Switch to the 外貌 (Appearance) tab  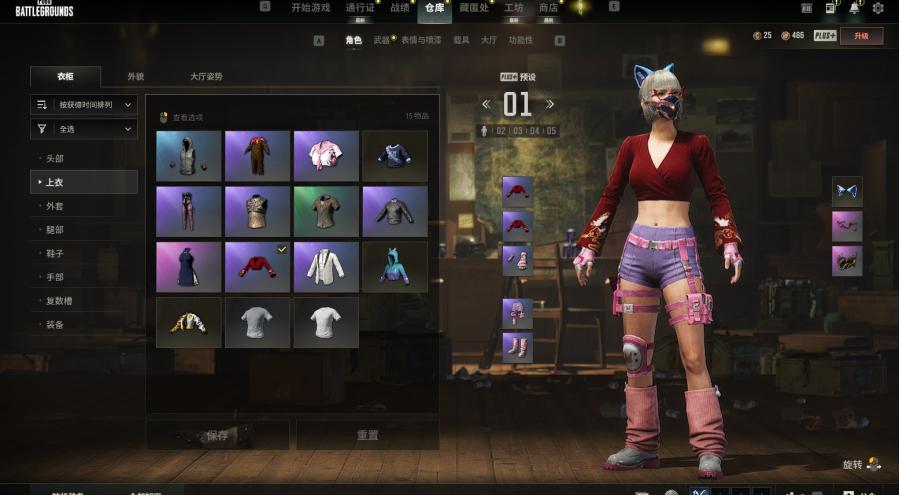(x=135, y=77)
